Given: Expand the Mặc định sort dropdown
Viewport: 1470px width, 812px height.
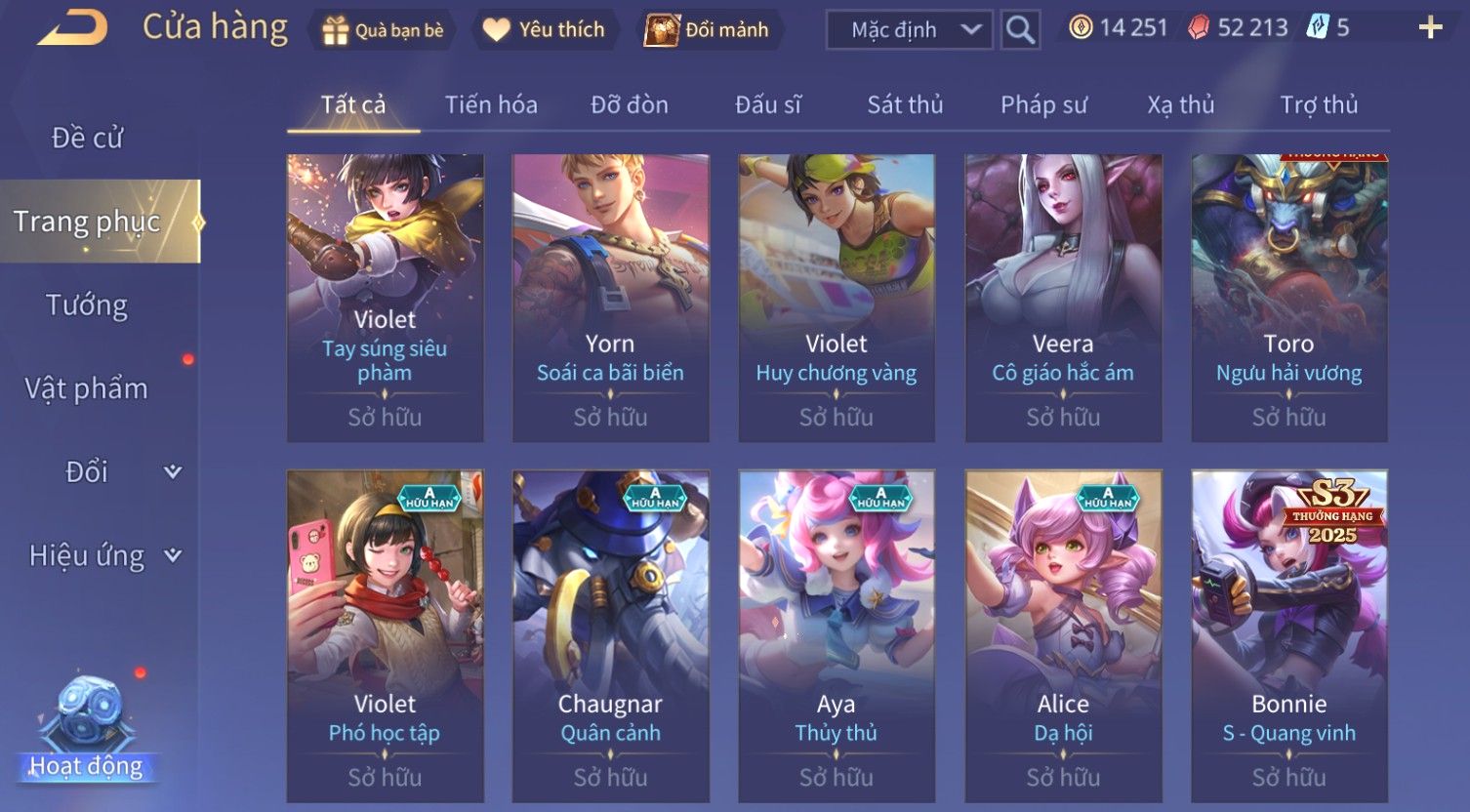Looking at the screenshot, I should 909,30.
